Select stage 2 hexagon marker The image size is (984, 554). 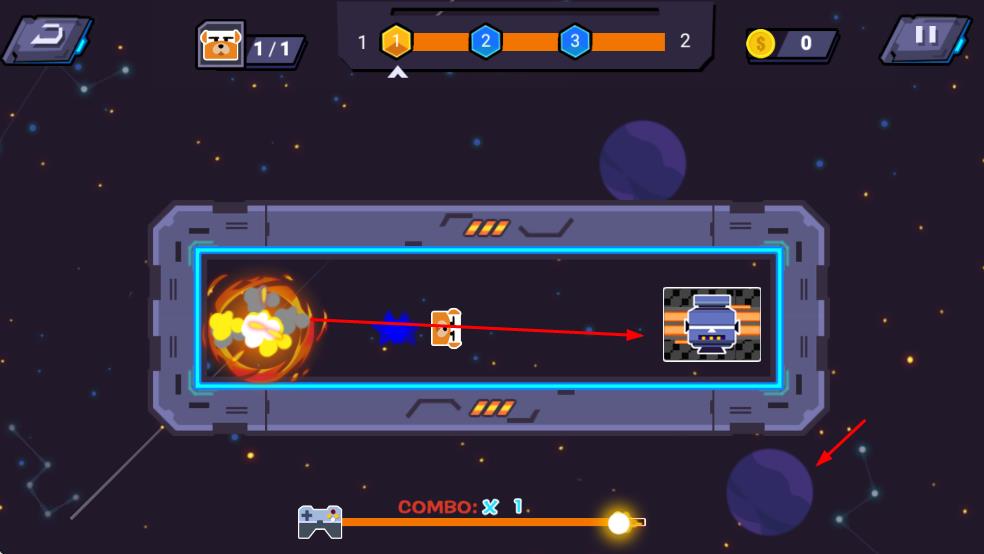pos(485,41)
